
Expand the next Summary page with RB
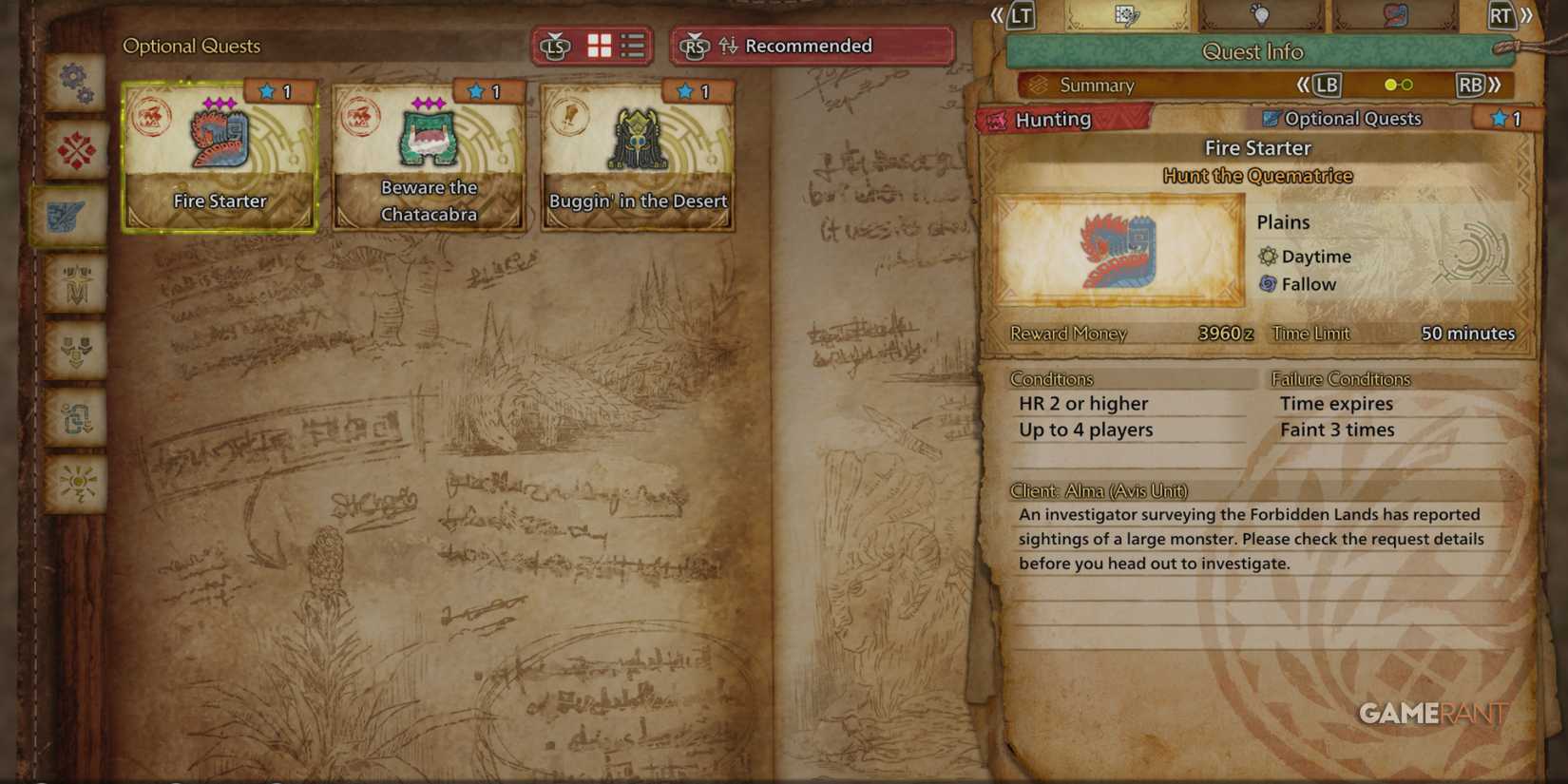1472,85
